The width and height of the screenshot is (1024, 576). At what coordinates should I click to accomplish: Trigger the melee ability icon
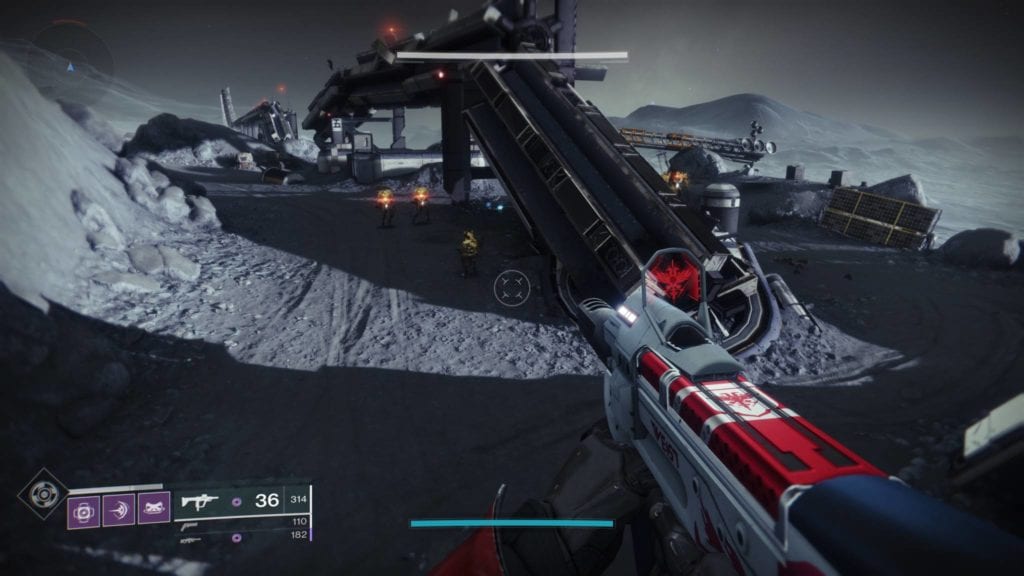pyautogui.click(x=118, y=511)
